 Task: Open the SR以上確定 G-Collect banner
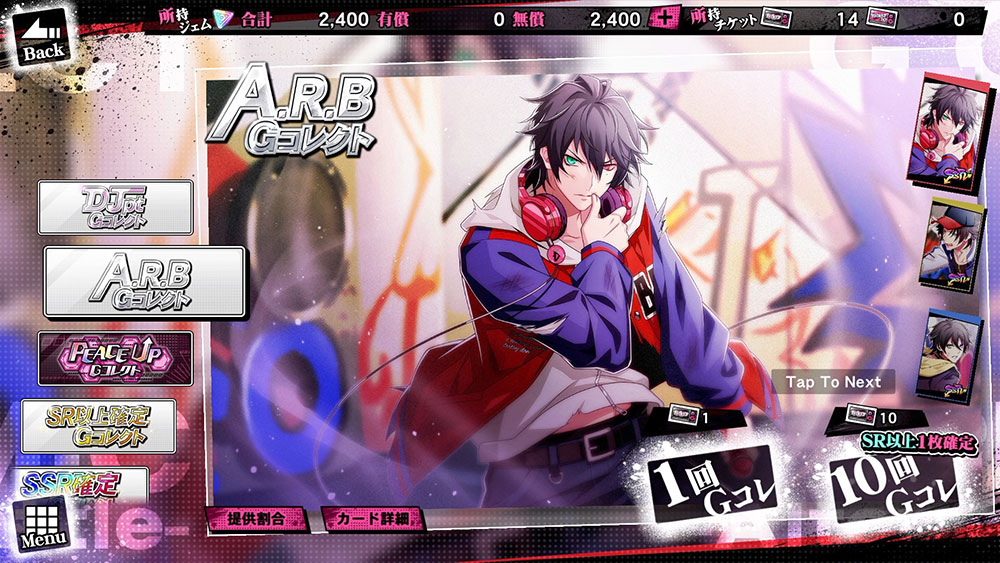(100, 426)
